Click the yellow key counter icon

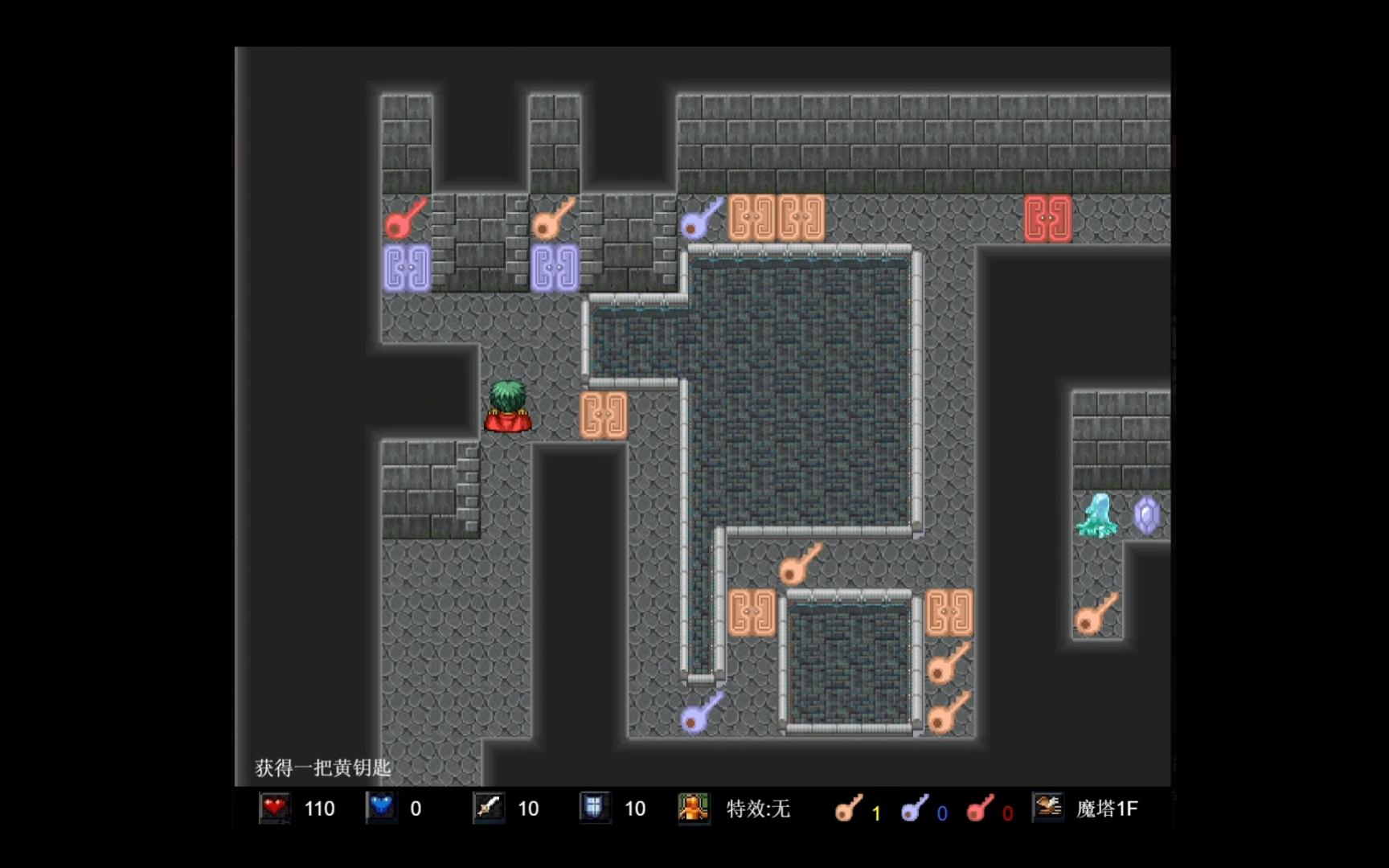[x=848, y=809]
